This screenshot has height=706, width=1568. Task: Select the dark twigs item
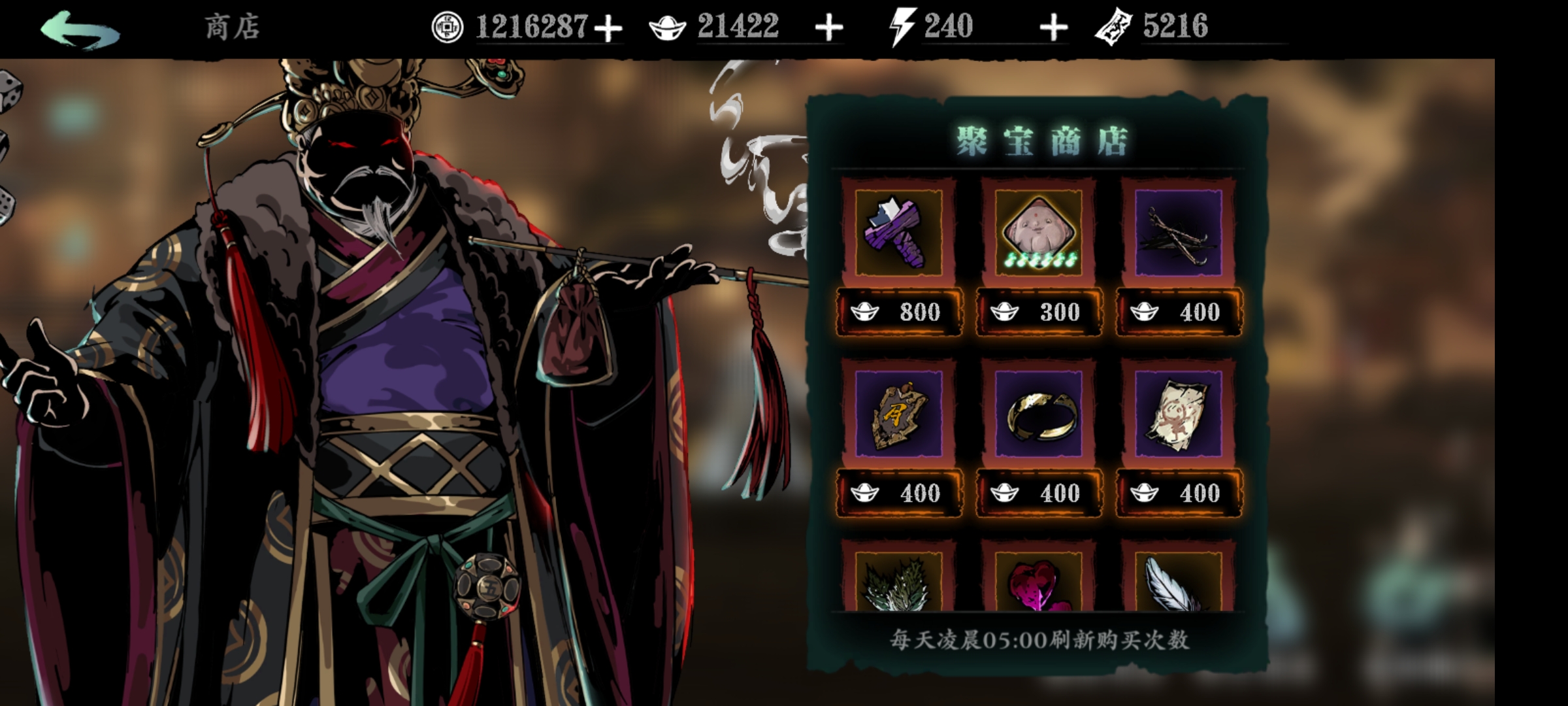[x=1178, y=233]
